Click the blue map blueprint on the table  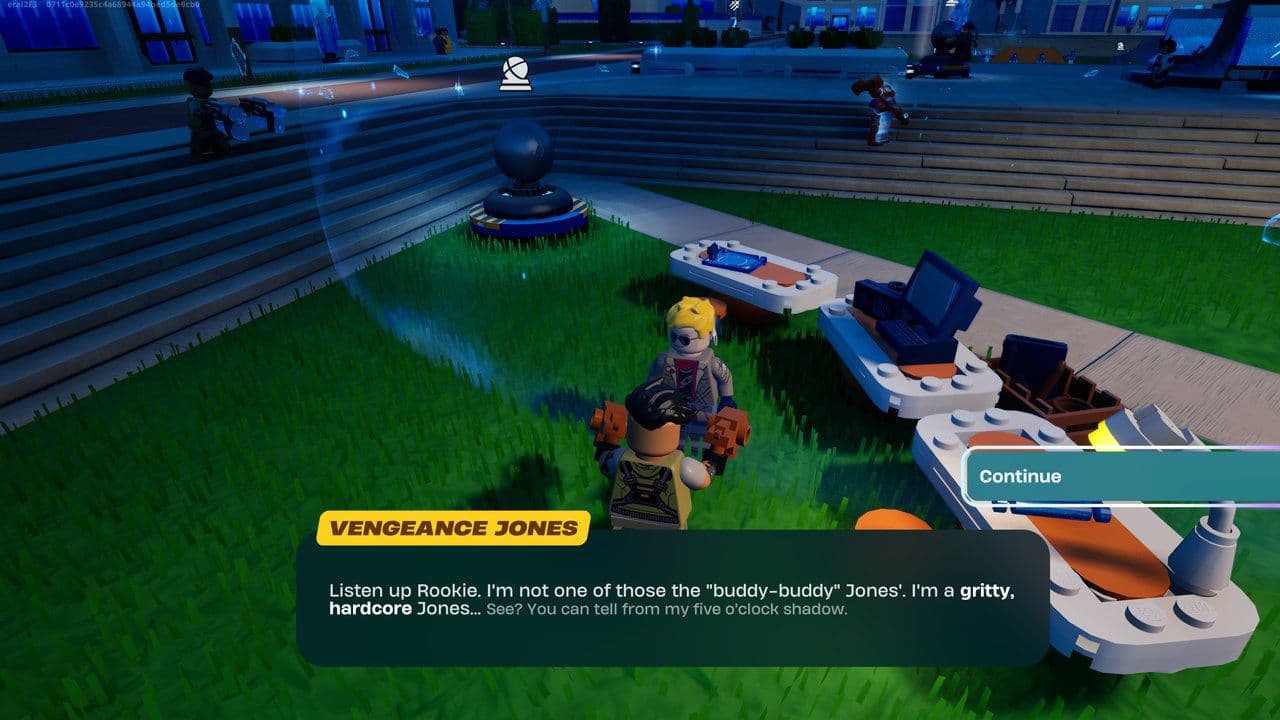[734, 260]
